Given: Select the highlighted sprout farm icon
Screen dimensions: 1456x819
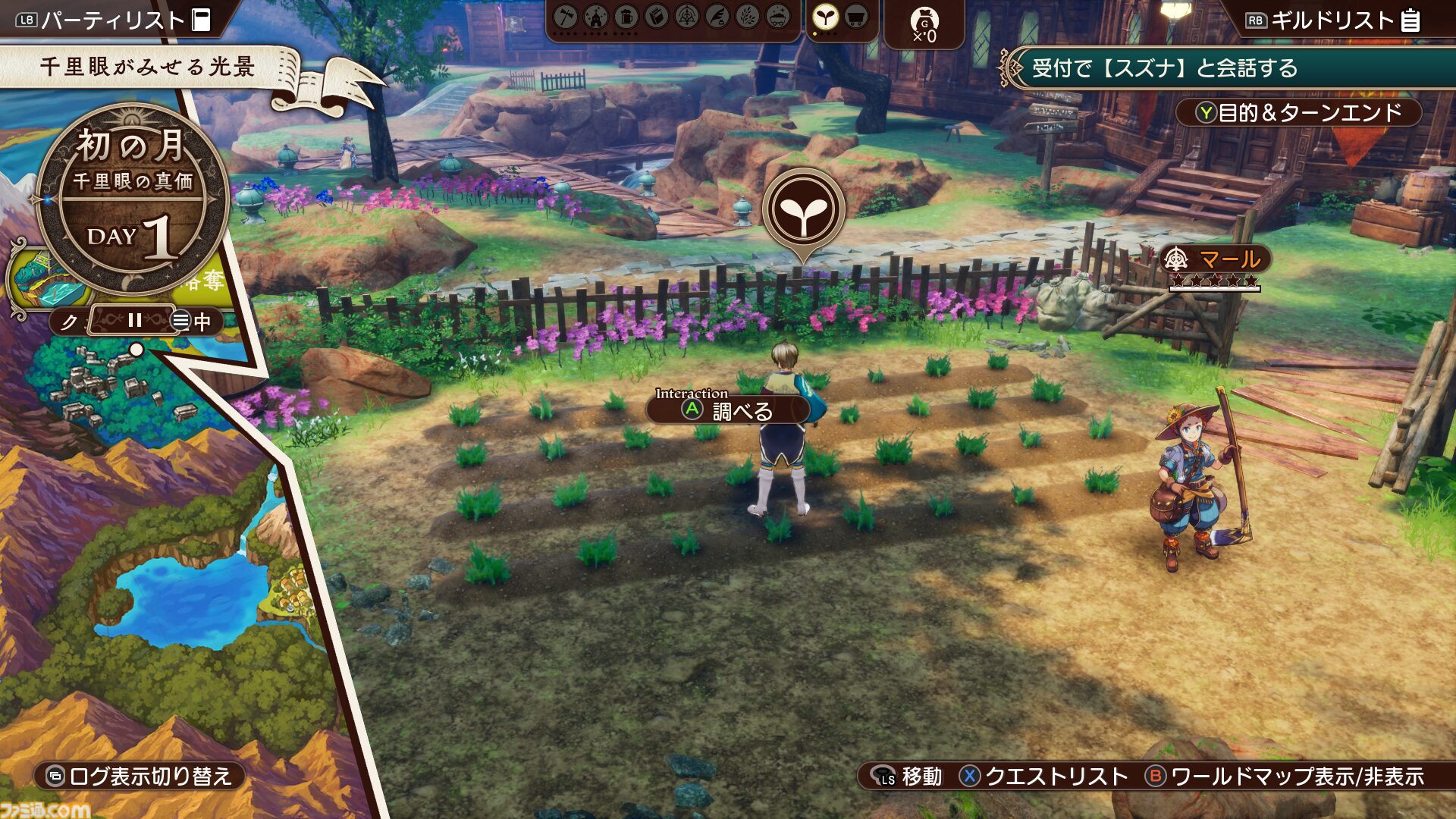Looking at the screenshot, I should 825,17.
